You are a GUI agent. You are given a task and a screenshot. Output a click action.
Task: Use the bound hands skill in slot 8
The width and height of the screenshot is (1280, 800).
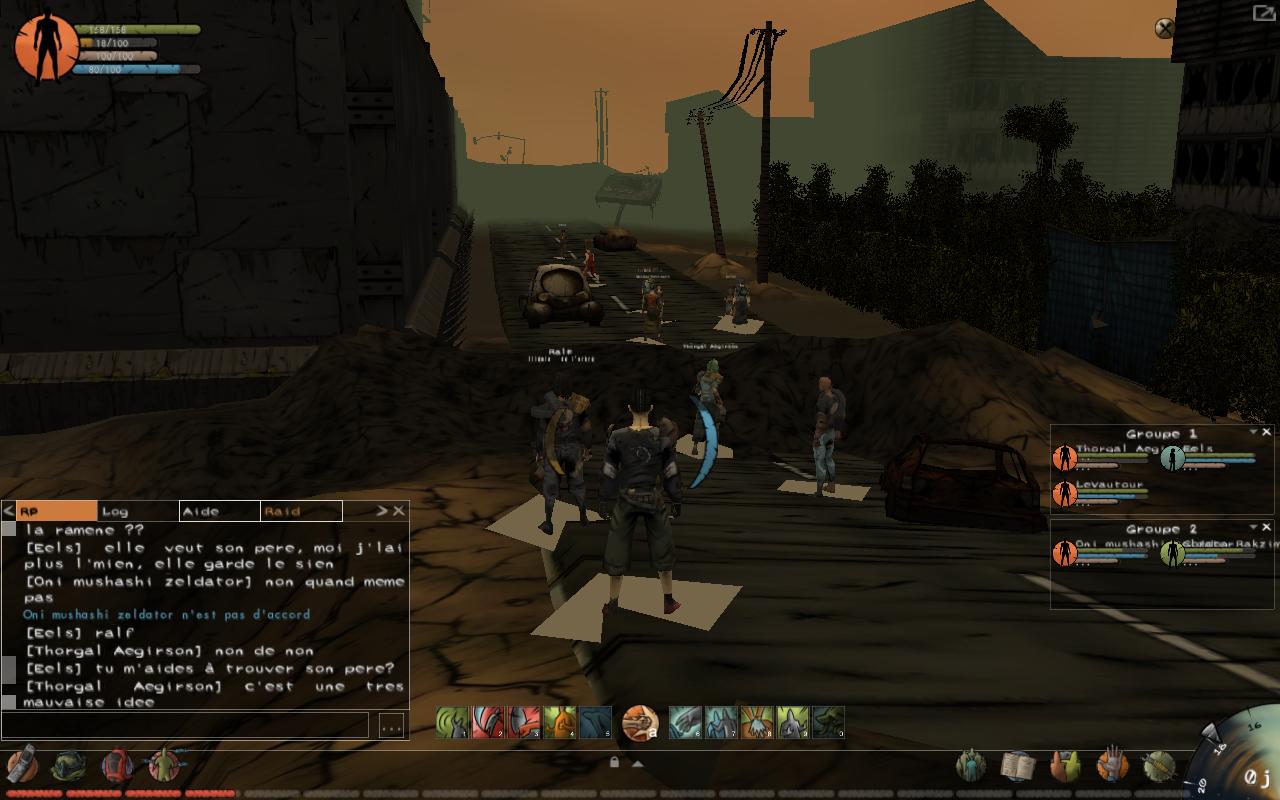(756, 722)
